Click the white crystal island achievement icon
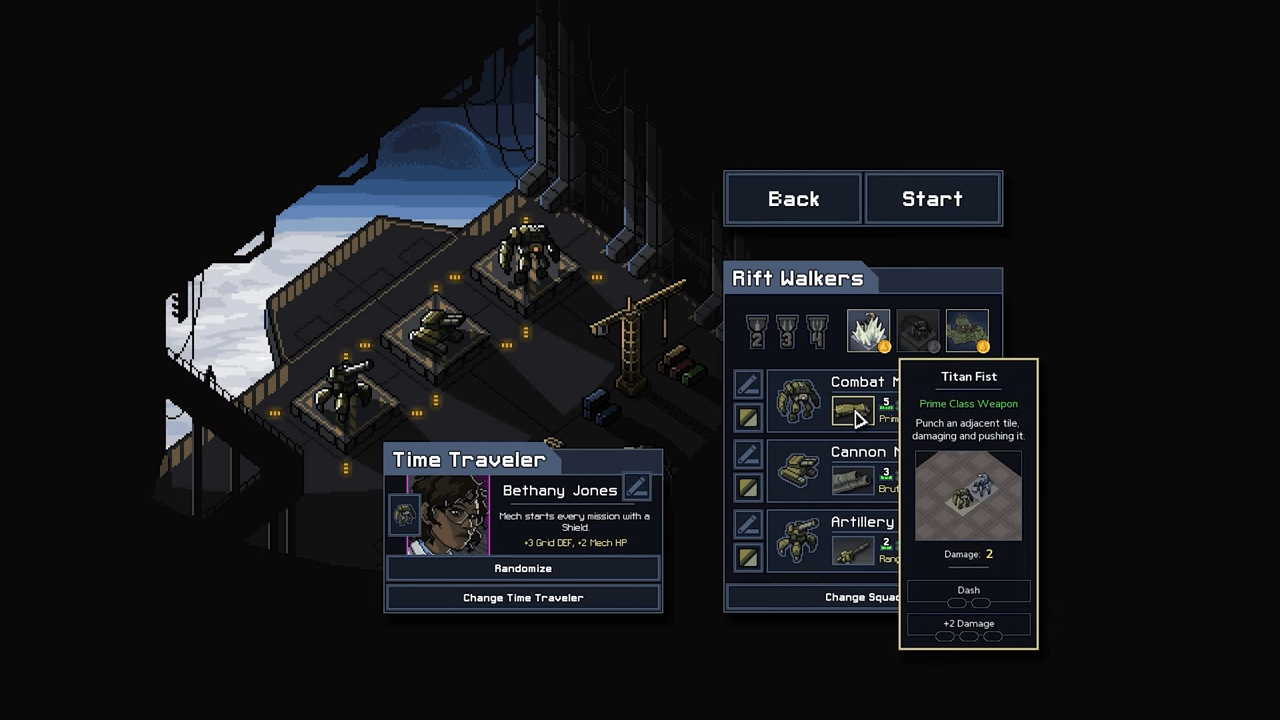 coord(868,331)
